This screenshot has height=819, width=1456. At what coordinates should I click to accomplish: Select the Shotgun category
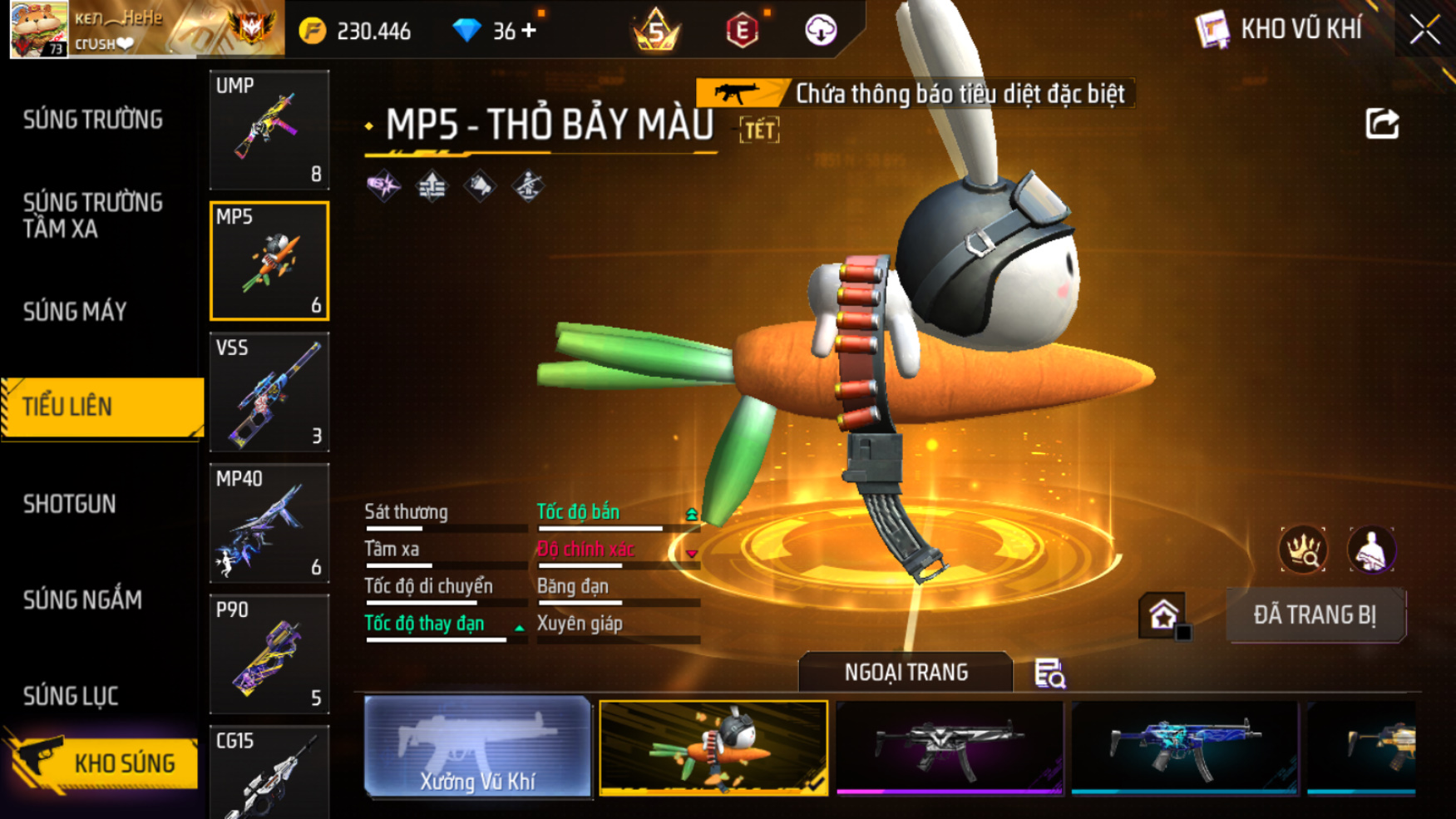[70, 504]
